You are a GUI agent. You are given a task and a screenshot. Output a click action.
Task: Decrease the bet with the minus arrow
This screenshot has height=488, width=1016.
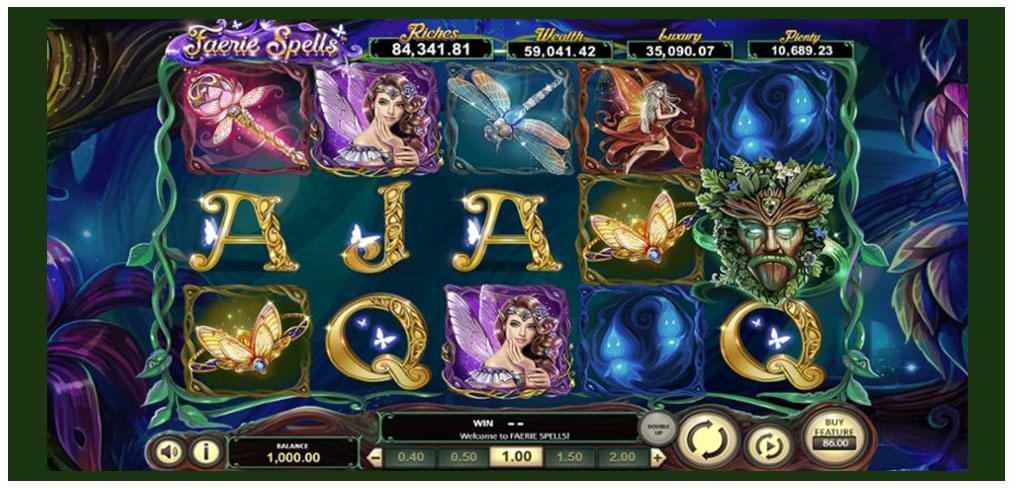tap(376, 458)
